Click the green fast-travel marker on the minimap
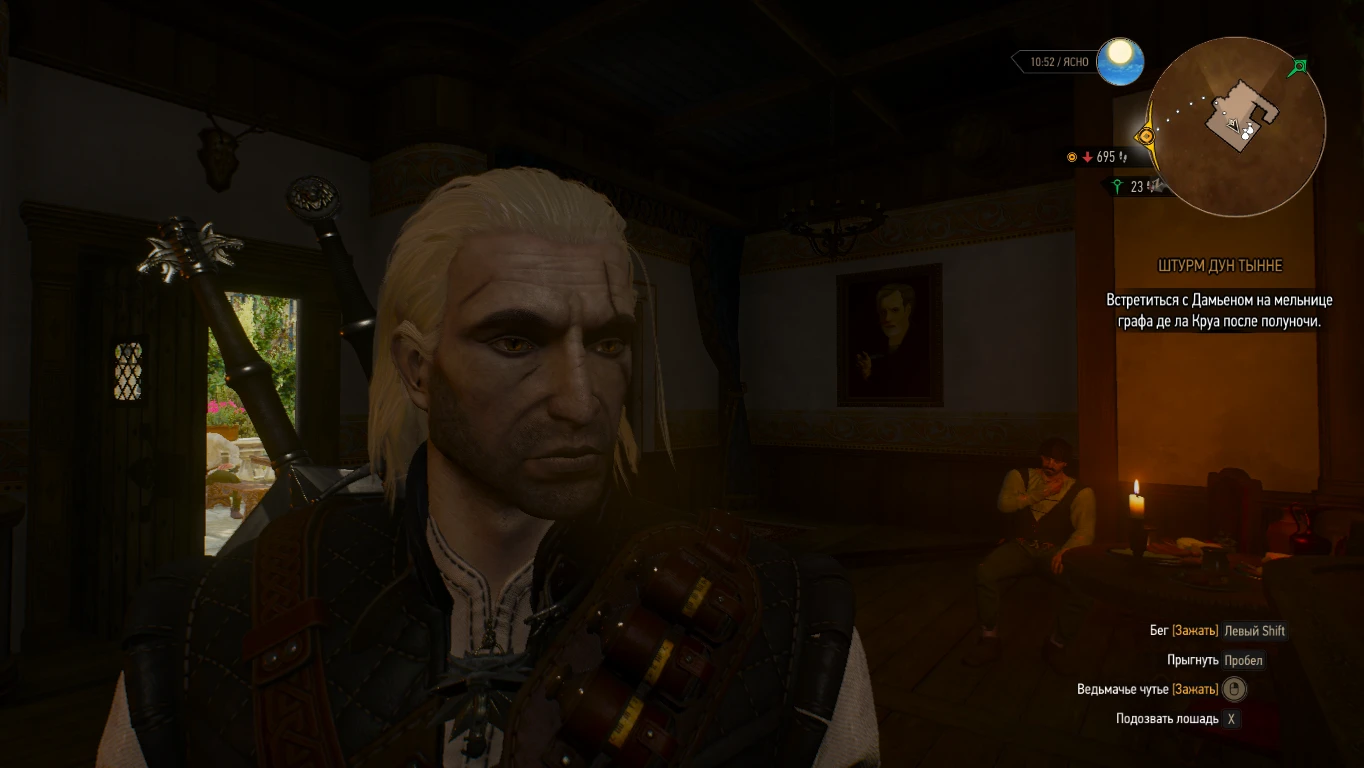The width and height of the screenshot is (1364, 768). (x=1298, y=65)
